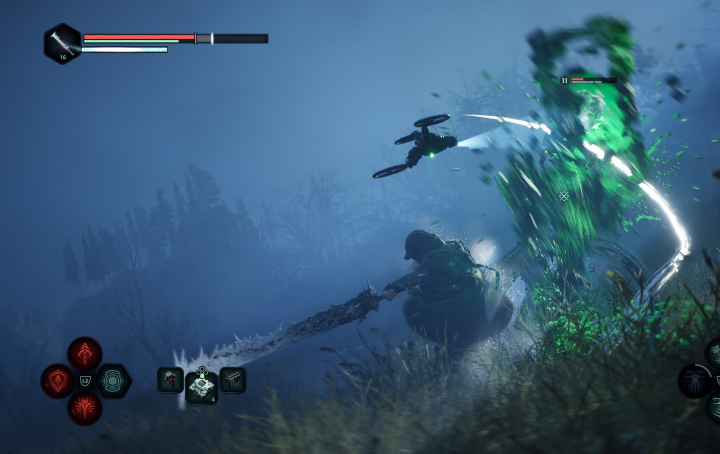Viewport: 720px width, 454px height.
Task: Trigger the teal concentric rings ability
Action: point(113,381)
